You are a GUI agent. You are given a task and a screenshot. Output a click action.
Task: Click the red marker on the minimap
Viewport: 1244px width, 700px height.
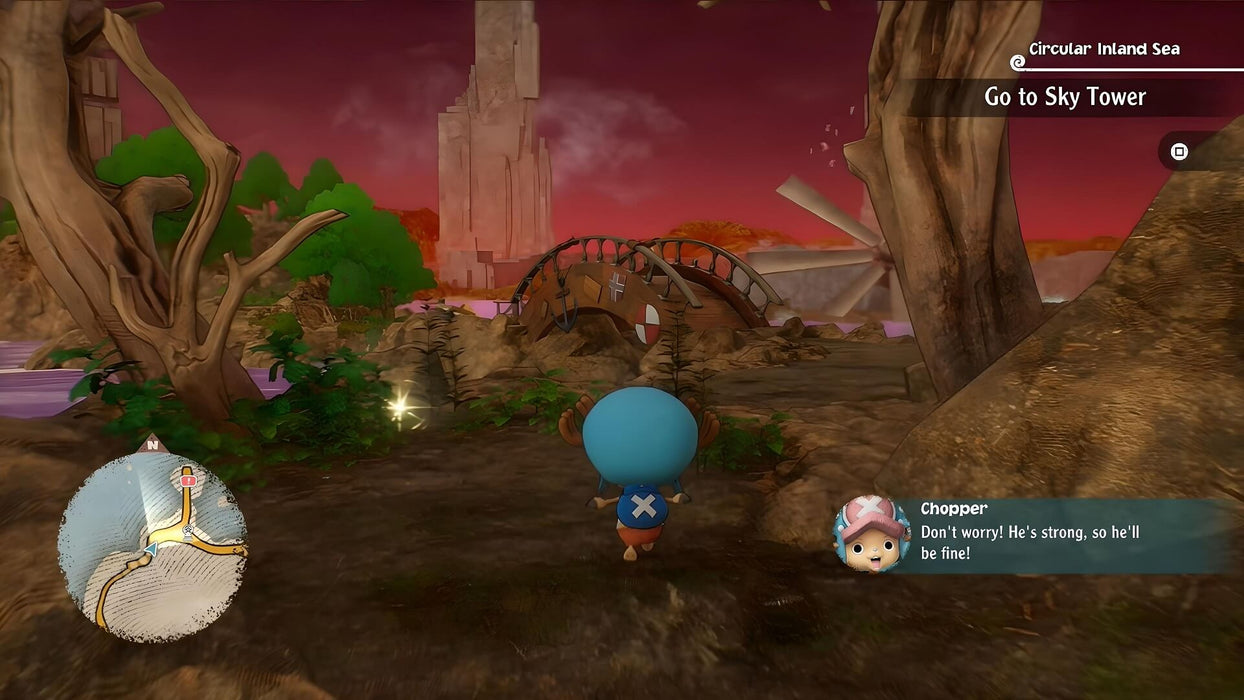[187, 481]
